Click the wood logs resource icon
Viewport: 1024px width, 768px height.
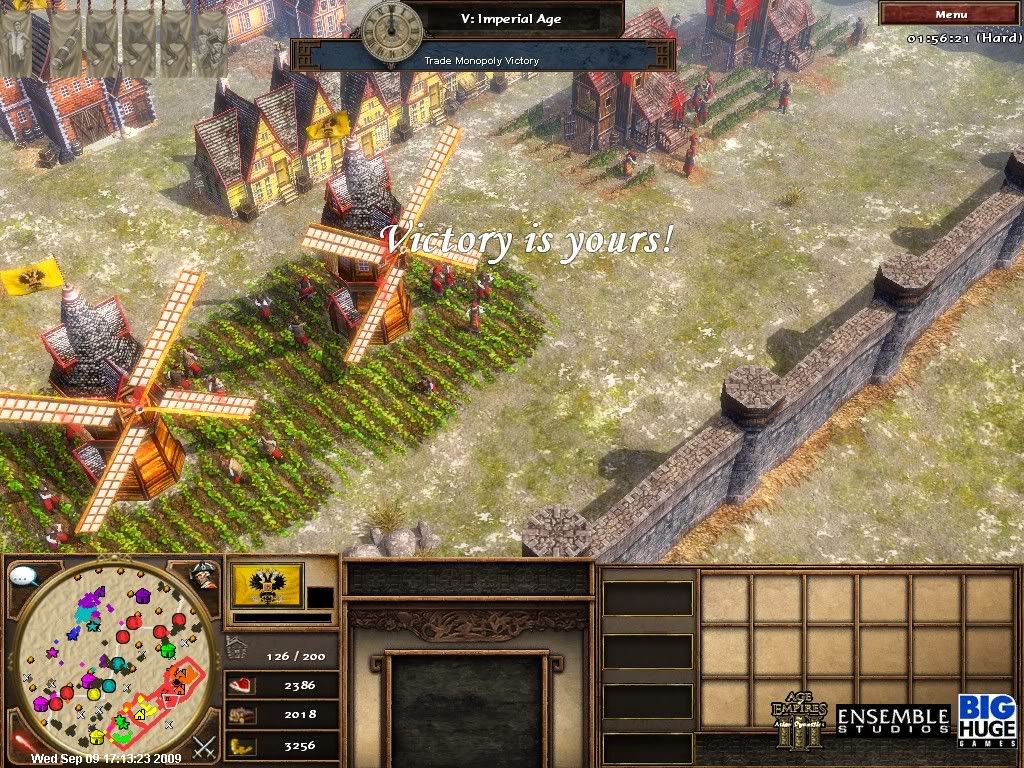pos(243,715)
